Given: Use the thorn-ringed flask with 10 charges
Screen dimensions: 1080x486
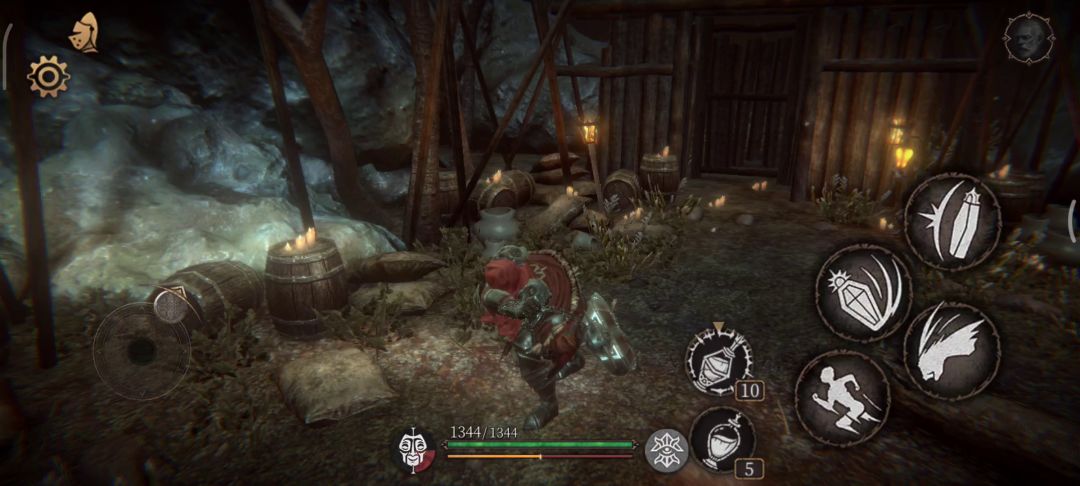Looking at the screenshot, I should (x=718, y=360).
